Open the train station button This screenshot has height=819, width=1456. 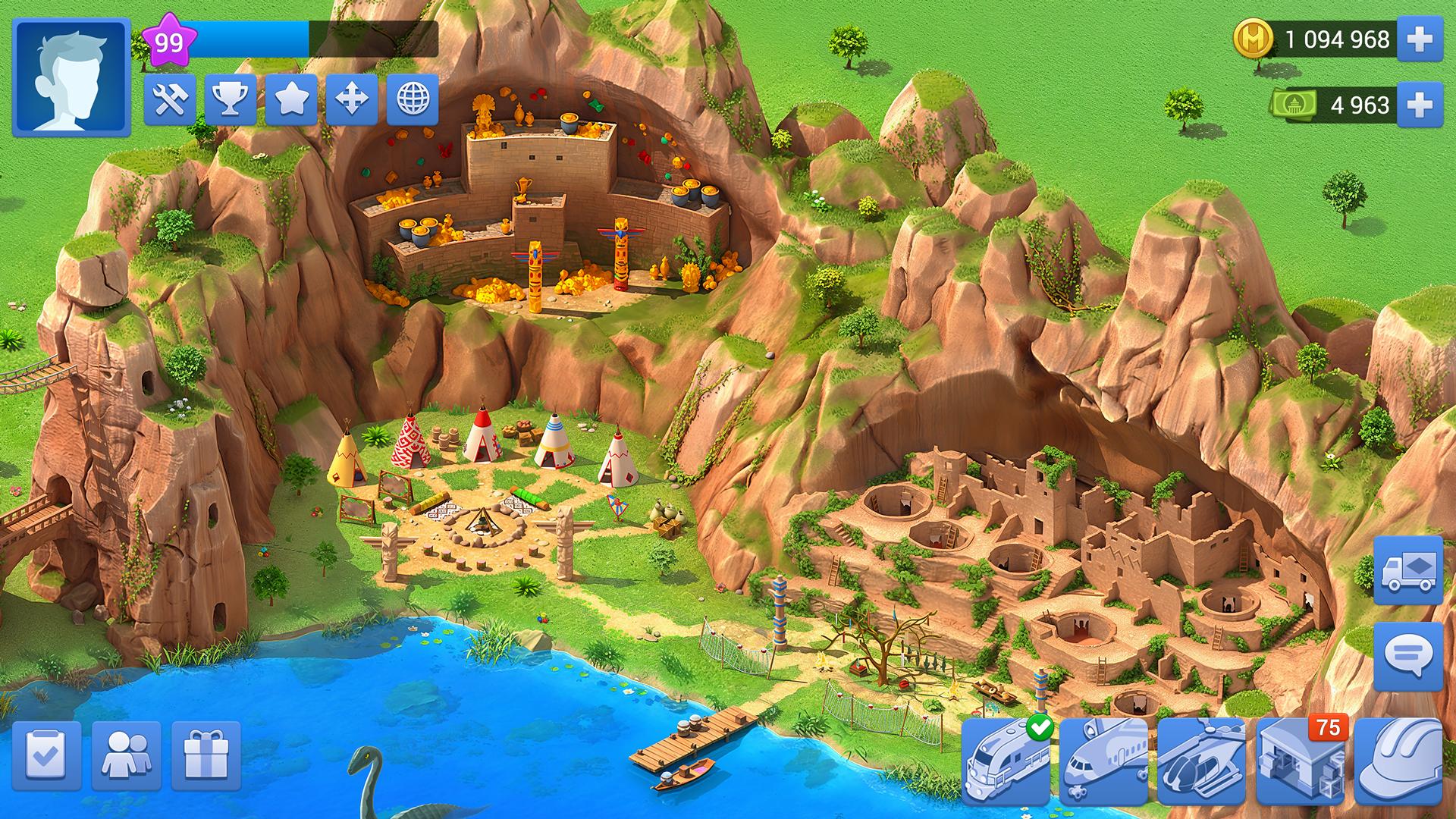[1006, 761]
